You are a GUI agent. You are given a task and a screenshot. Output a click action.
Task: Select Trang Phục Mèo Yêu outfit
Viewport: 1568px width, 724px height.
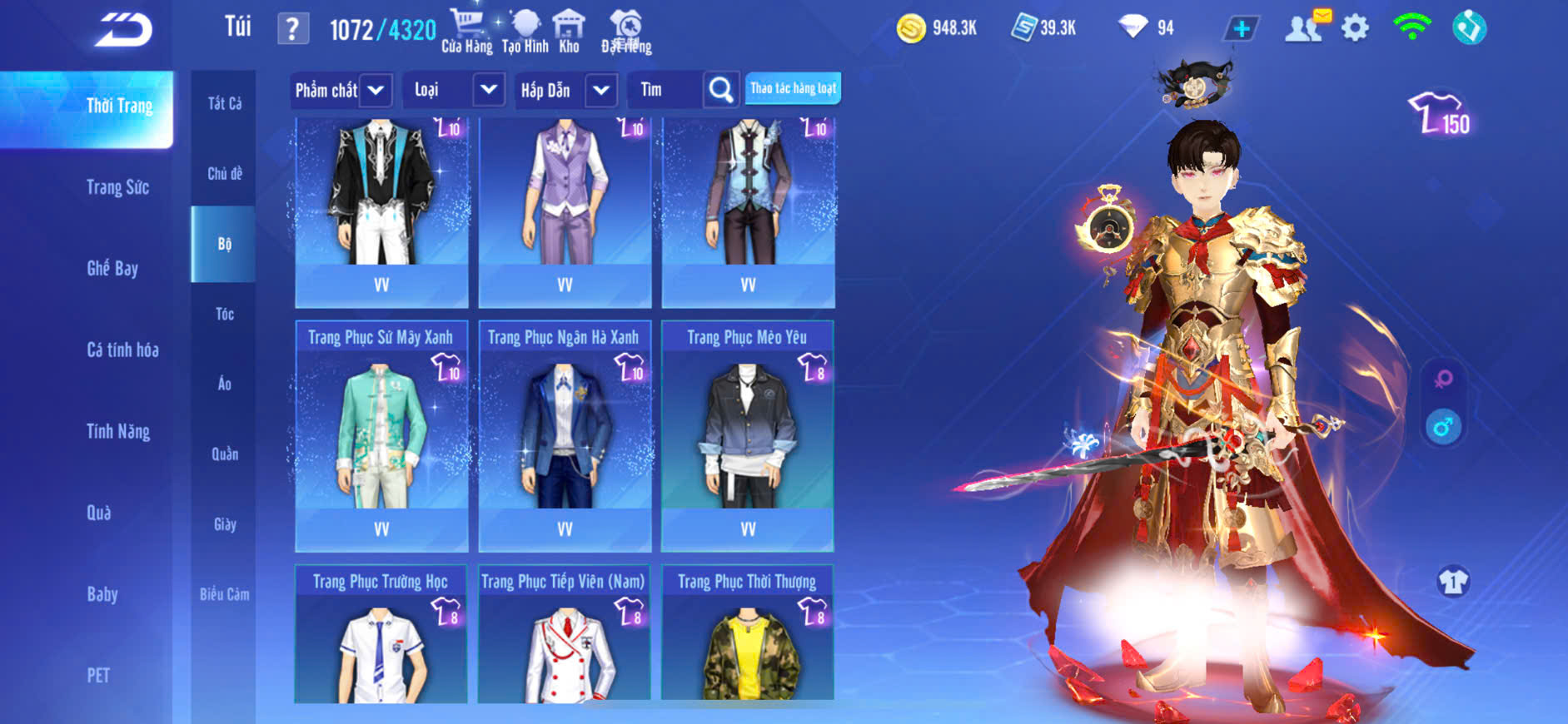point(747,434)
